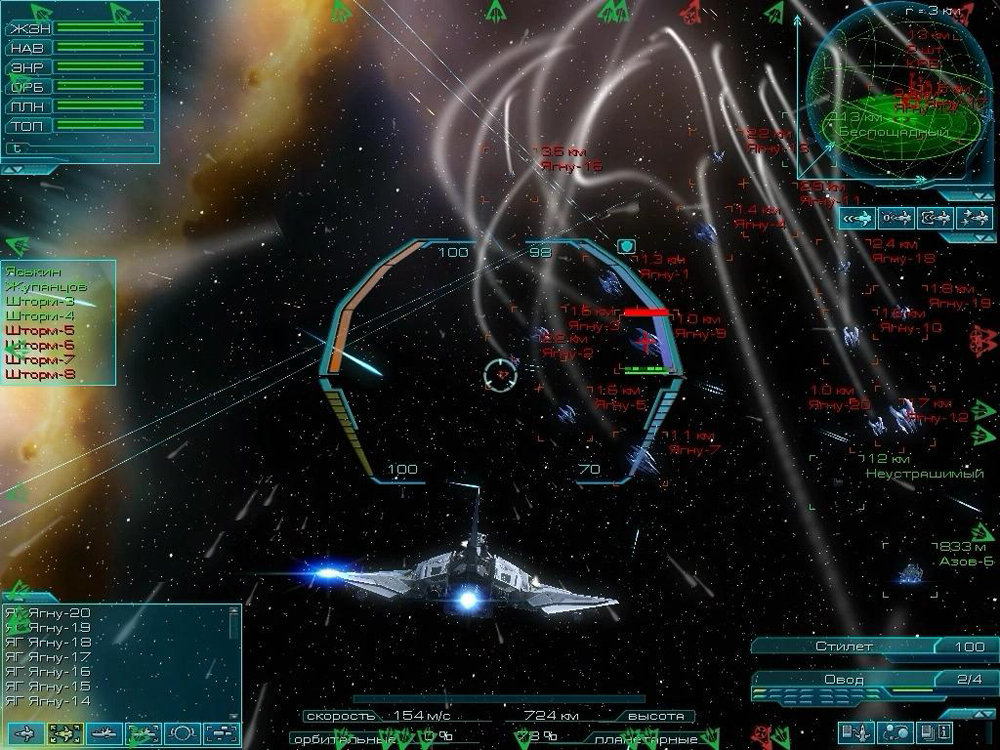Select the large warship filter icon
Viewport: 1000px width, 750px height.
click(x=105, y=733)
